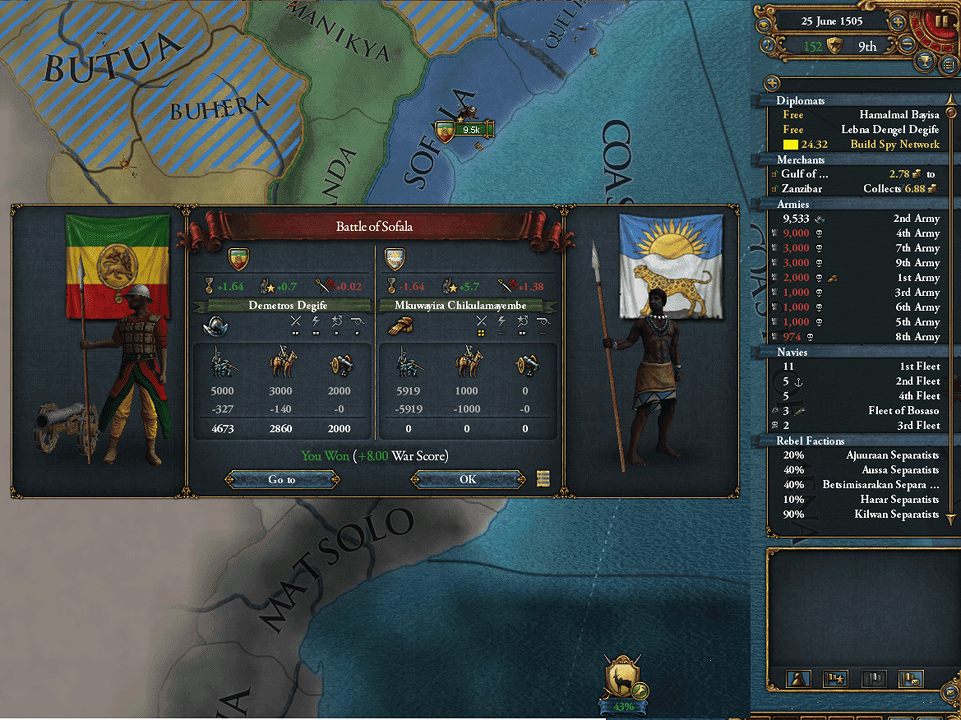The width and height of the screenshot is (961, 720).
Task: Click the Sofala army unit marker
Action: (x=463, y=130)
